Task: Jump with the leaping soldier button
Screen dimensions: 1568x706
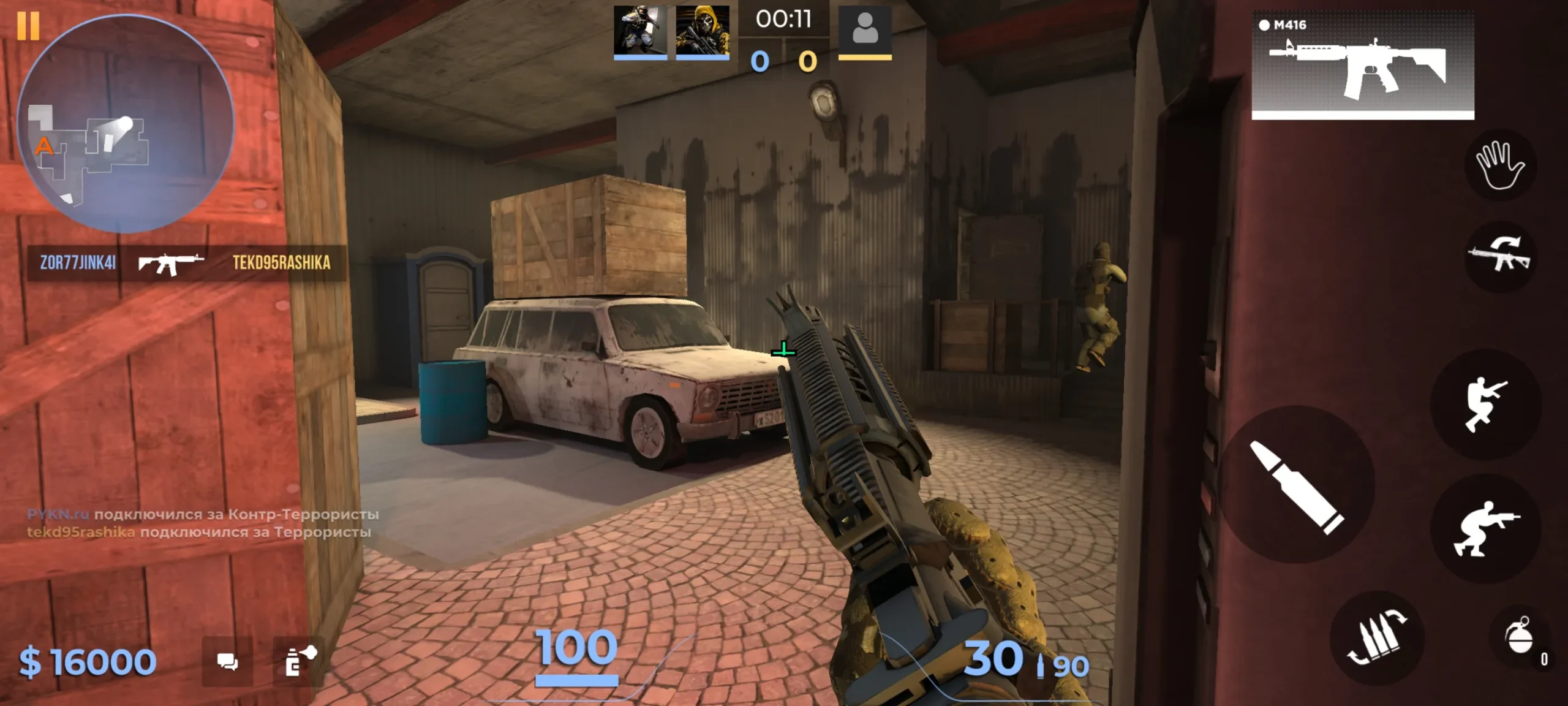Action: (1485, 403)
